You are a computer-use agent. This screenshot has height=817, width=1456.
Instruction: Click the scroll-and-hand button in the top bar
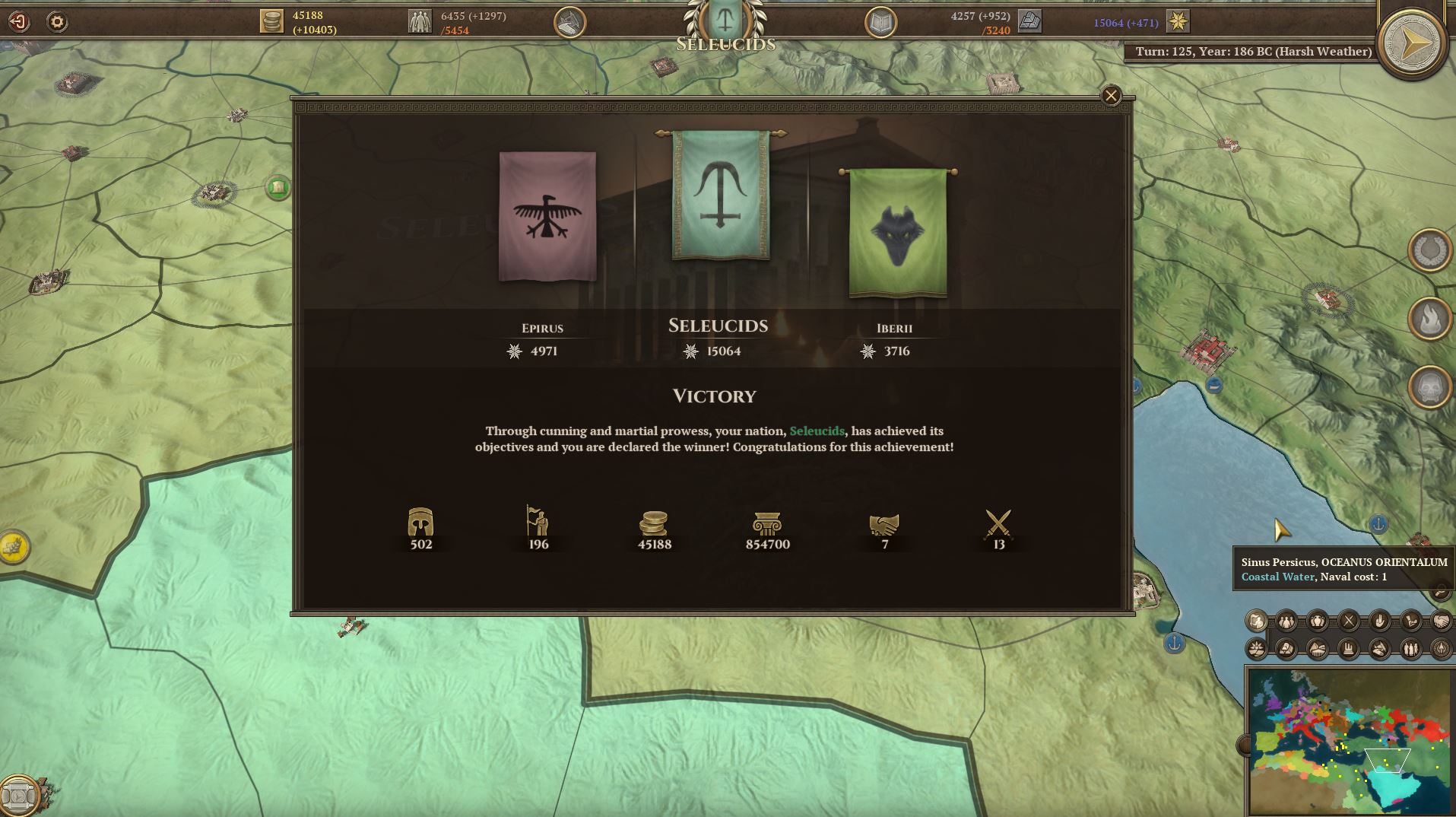[569, 23]
